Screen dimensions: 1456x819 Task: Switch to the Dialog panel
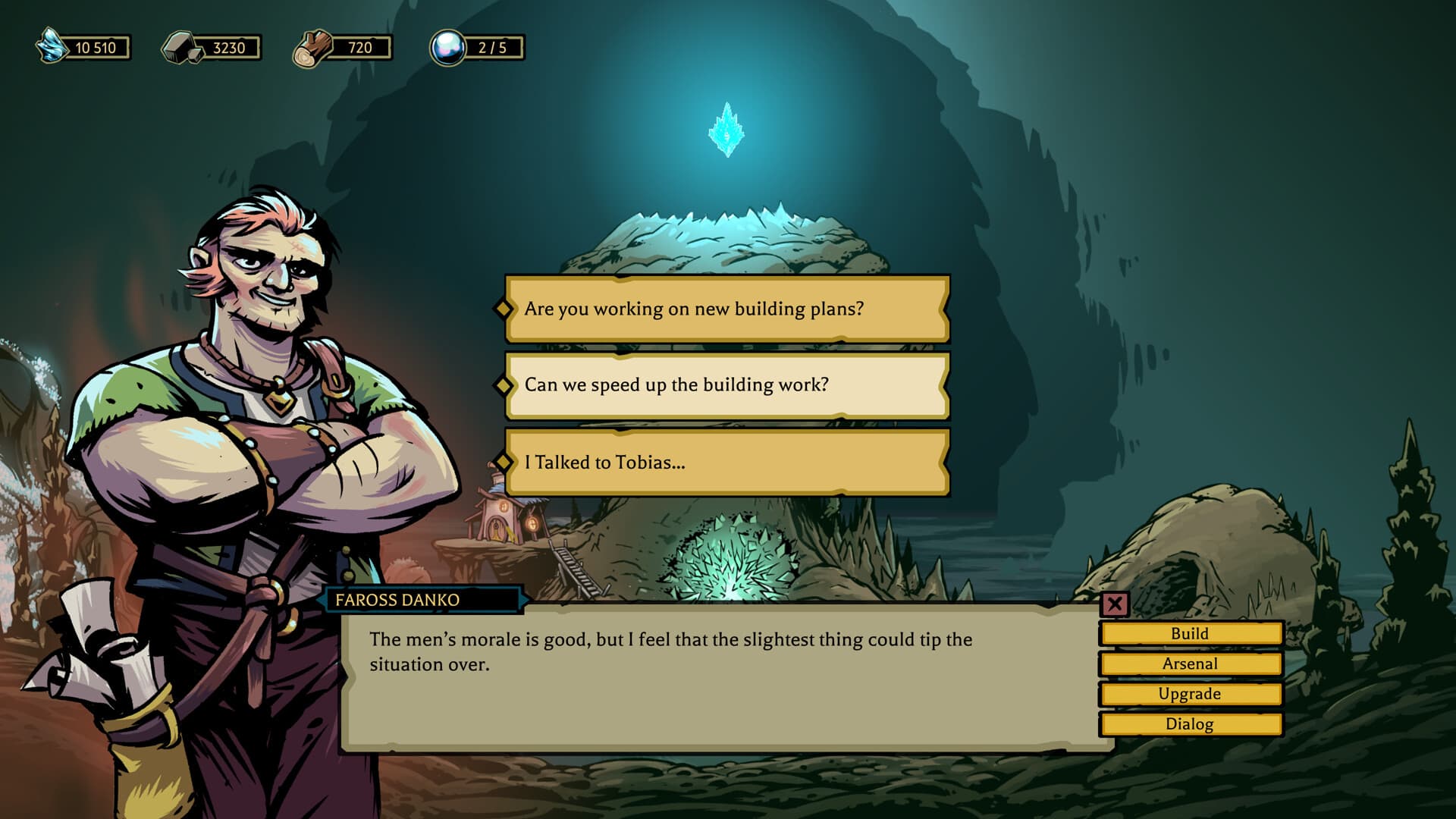[x=1189, y=724]
